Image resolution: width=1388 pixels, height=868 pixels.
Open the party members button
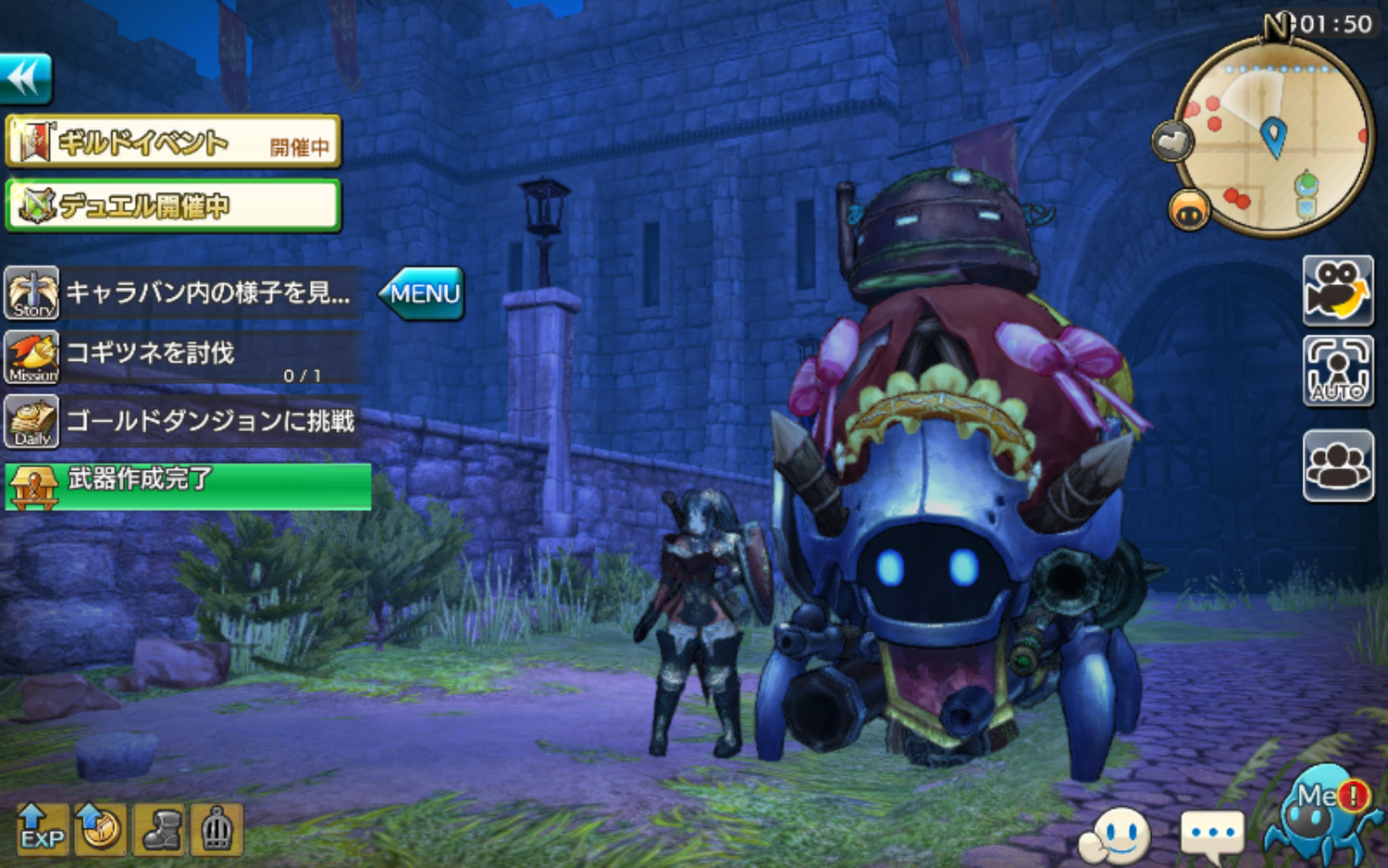[x=1338, y=465]
